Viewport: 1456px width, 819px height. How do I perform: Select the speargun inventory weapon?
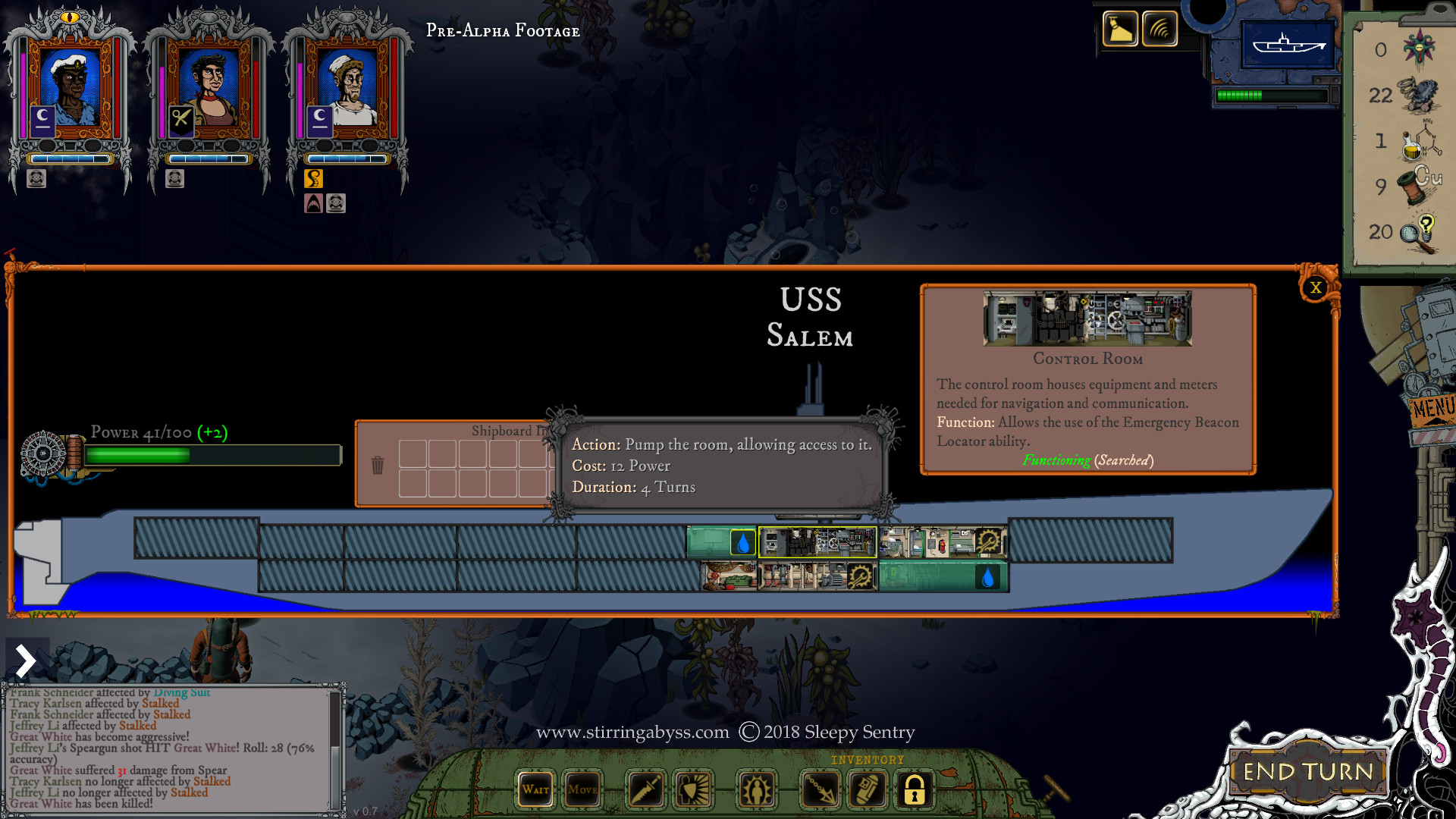820,789
